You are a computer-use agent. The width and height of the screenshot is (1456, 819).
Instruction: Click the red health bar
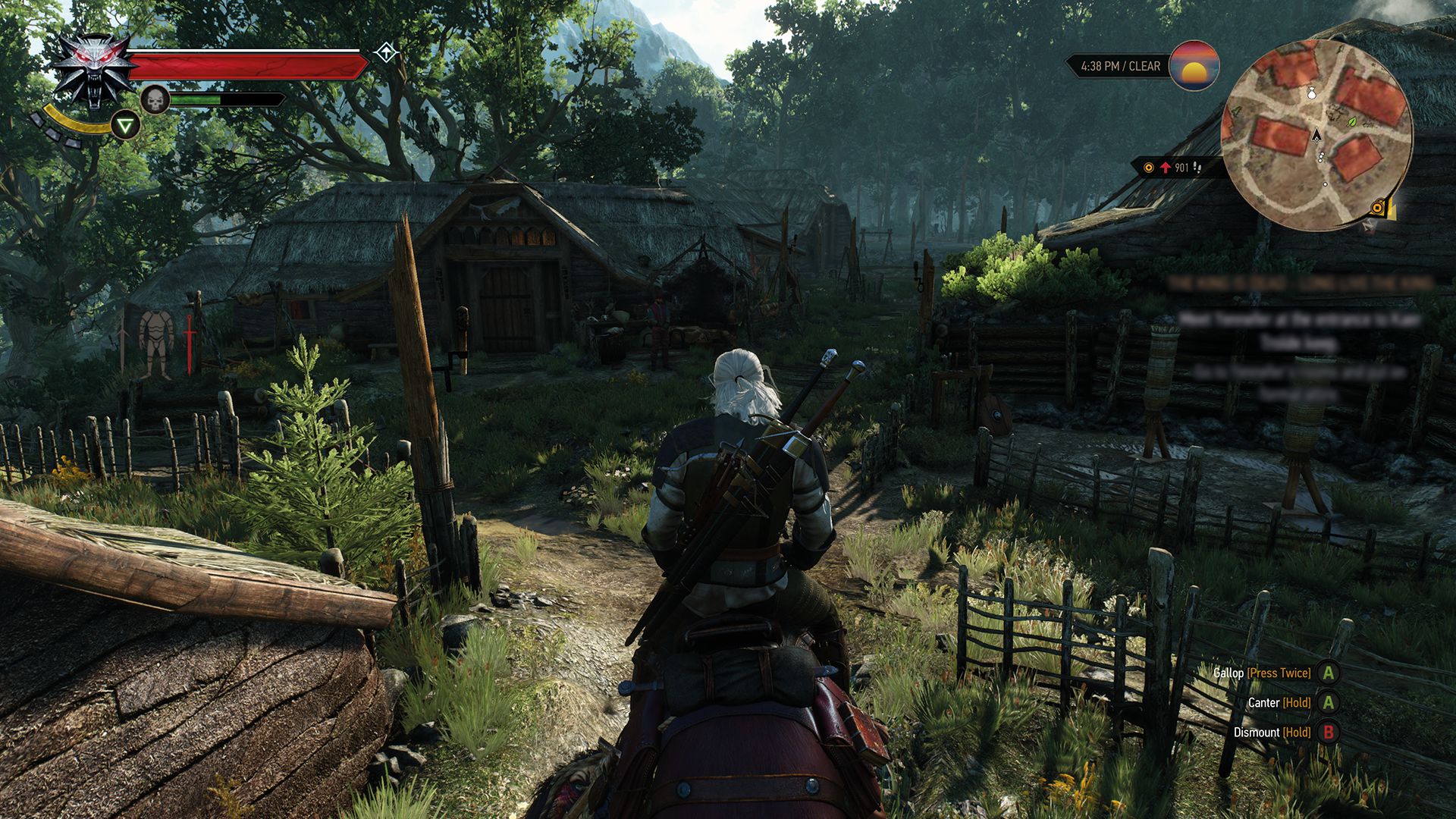coord(243,67)
